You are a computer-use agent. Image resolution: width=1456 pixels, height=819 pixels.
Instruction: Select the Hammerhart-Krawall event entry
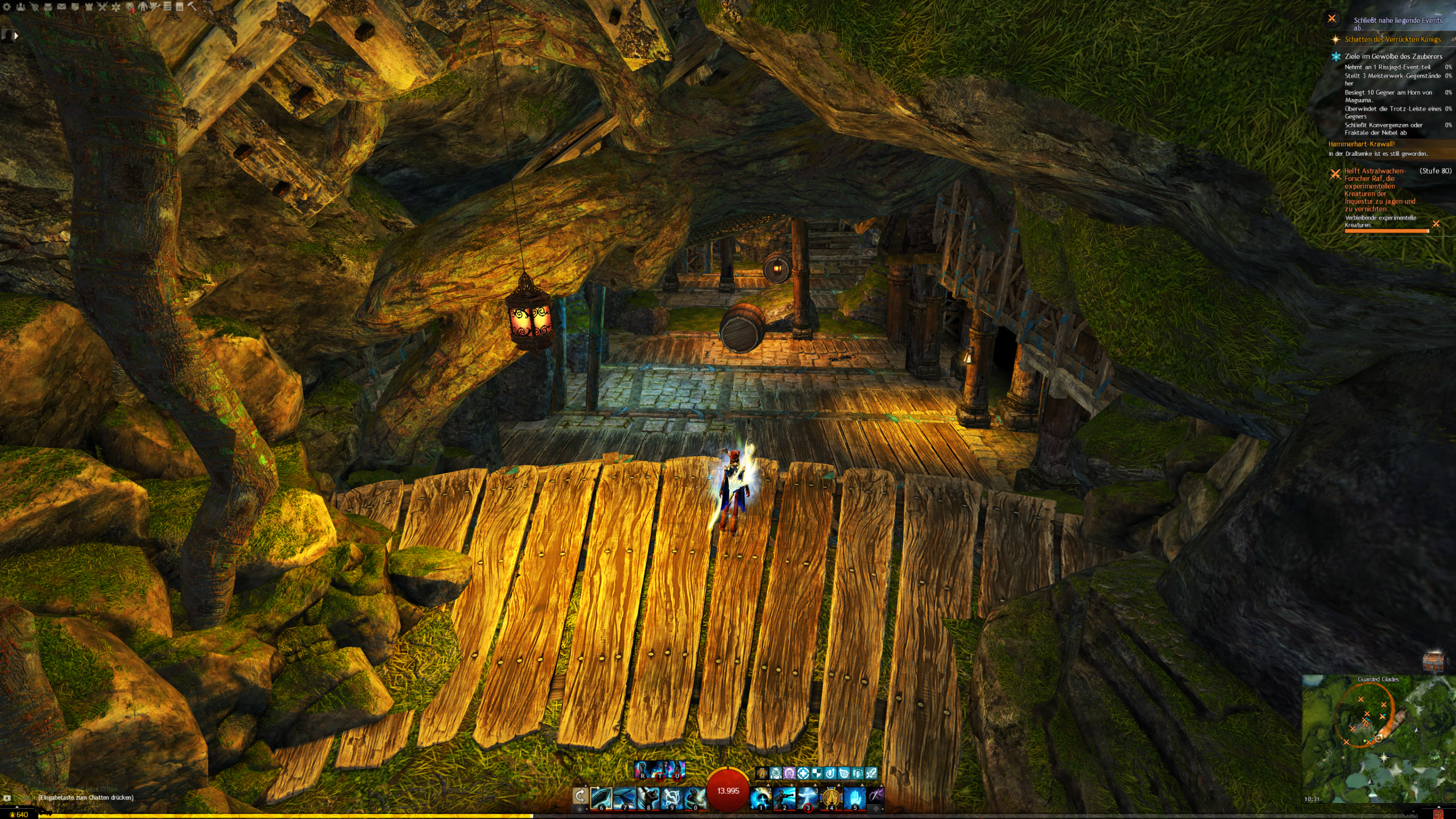pyautogui.click(x=1361, y=144)
